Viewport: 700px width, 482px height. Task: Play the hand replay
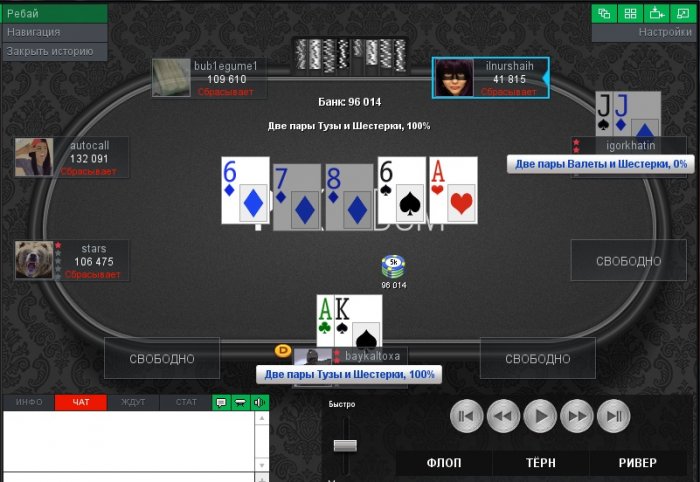(541, 415)
